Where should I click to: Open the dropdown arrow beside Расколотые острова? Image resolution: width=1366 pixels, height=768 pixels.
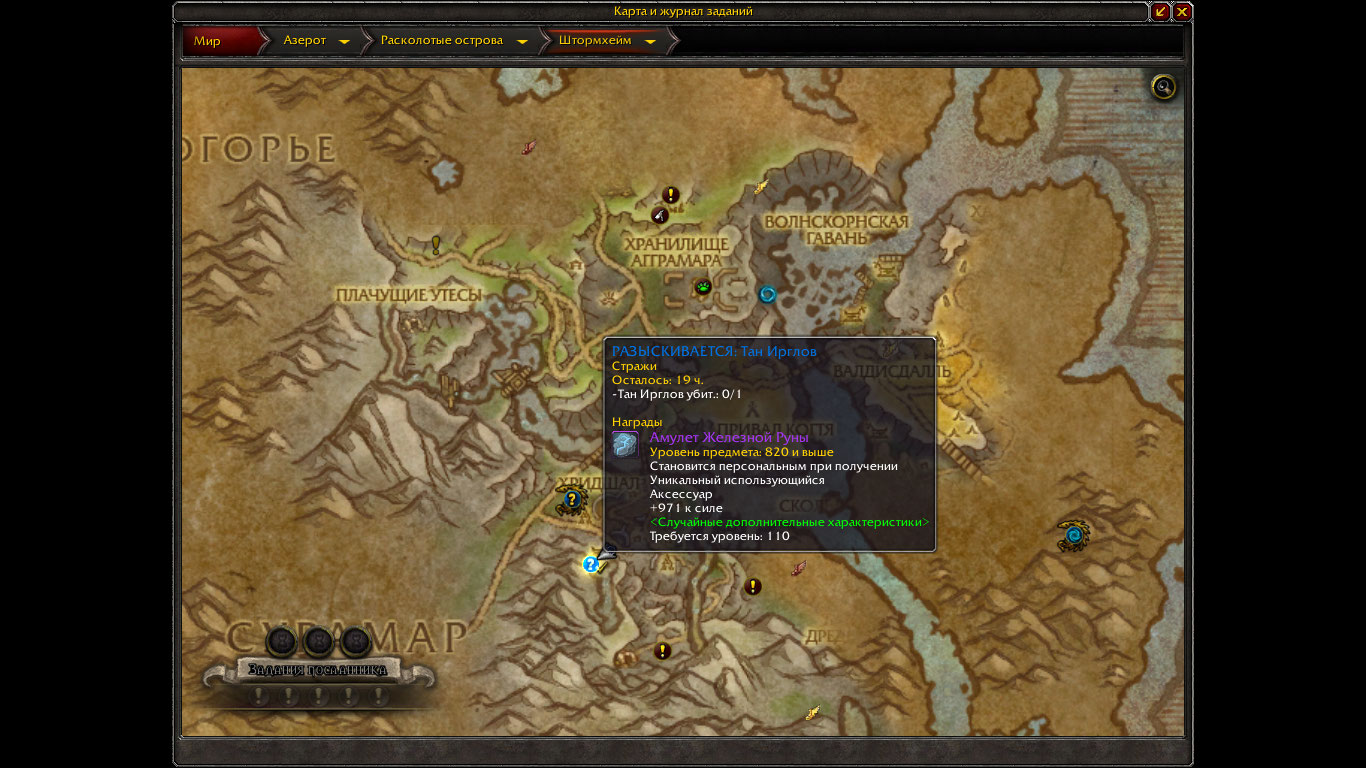[522, 42]
